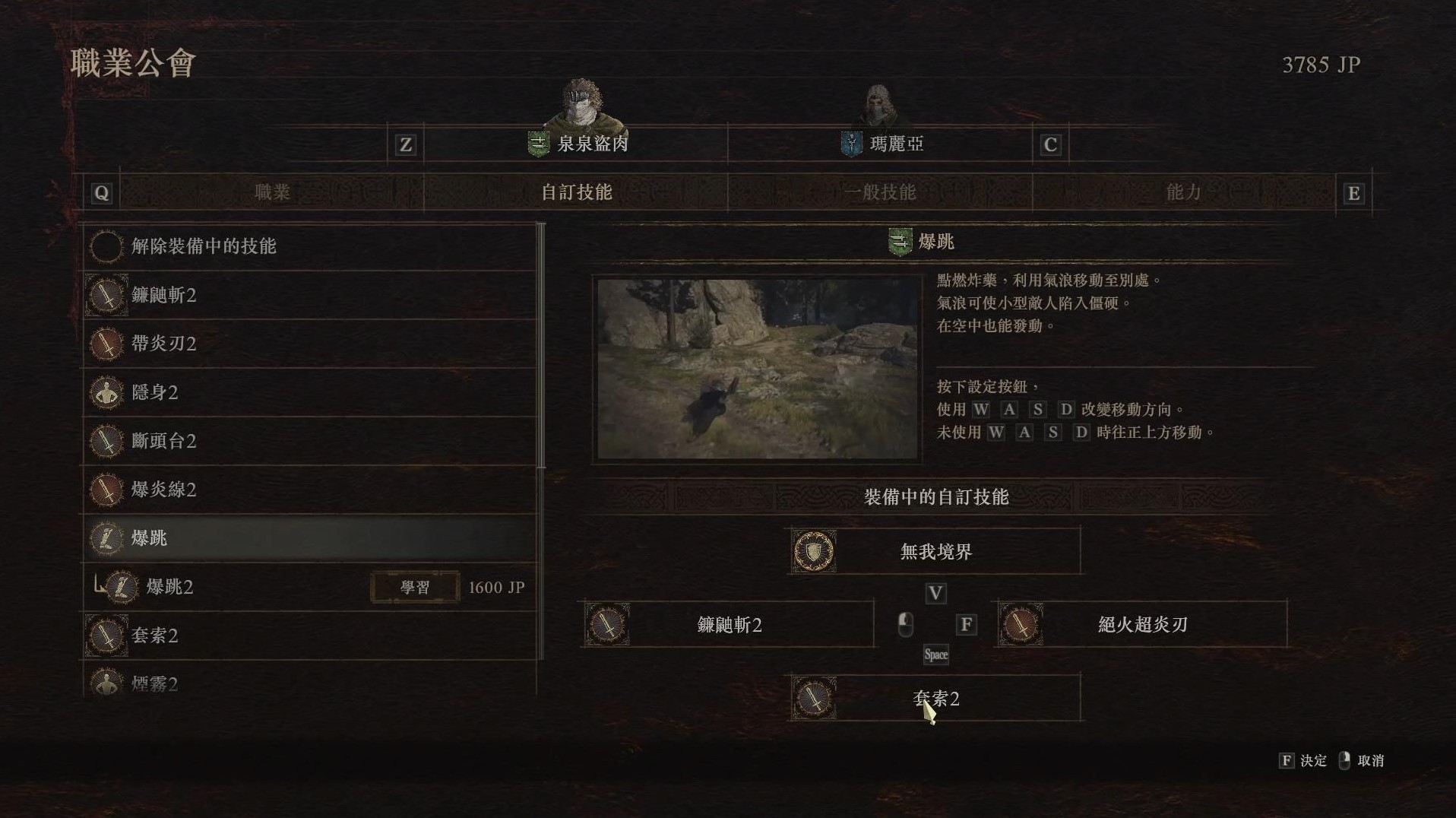
Task: Click the 學習 button for 爆跳2
Action: pyautogui.click(x=414, y=587)
